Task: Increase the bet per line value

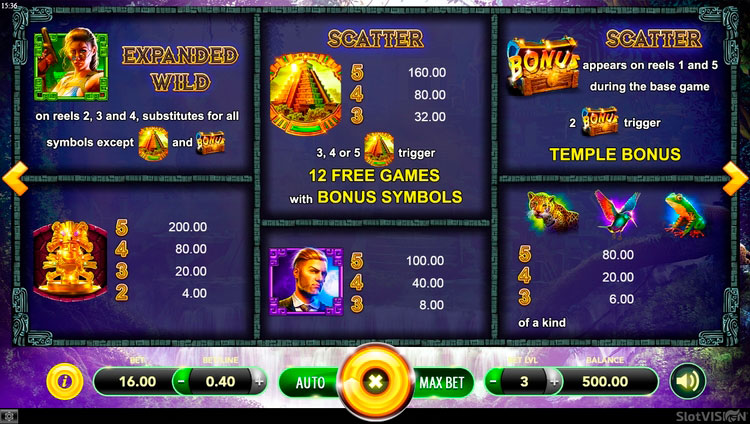Action: click(259, 381)
